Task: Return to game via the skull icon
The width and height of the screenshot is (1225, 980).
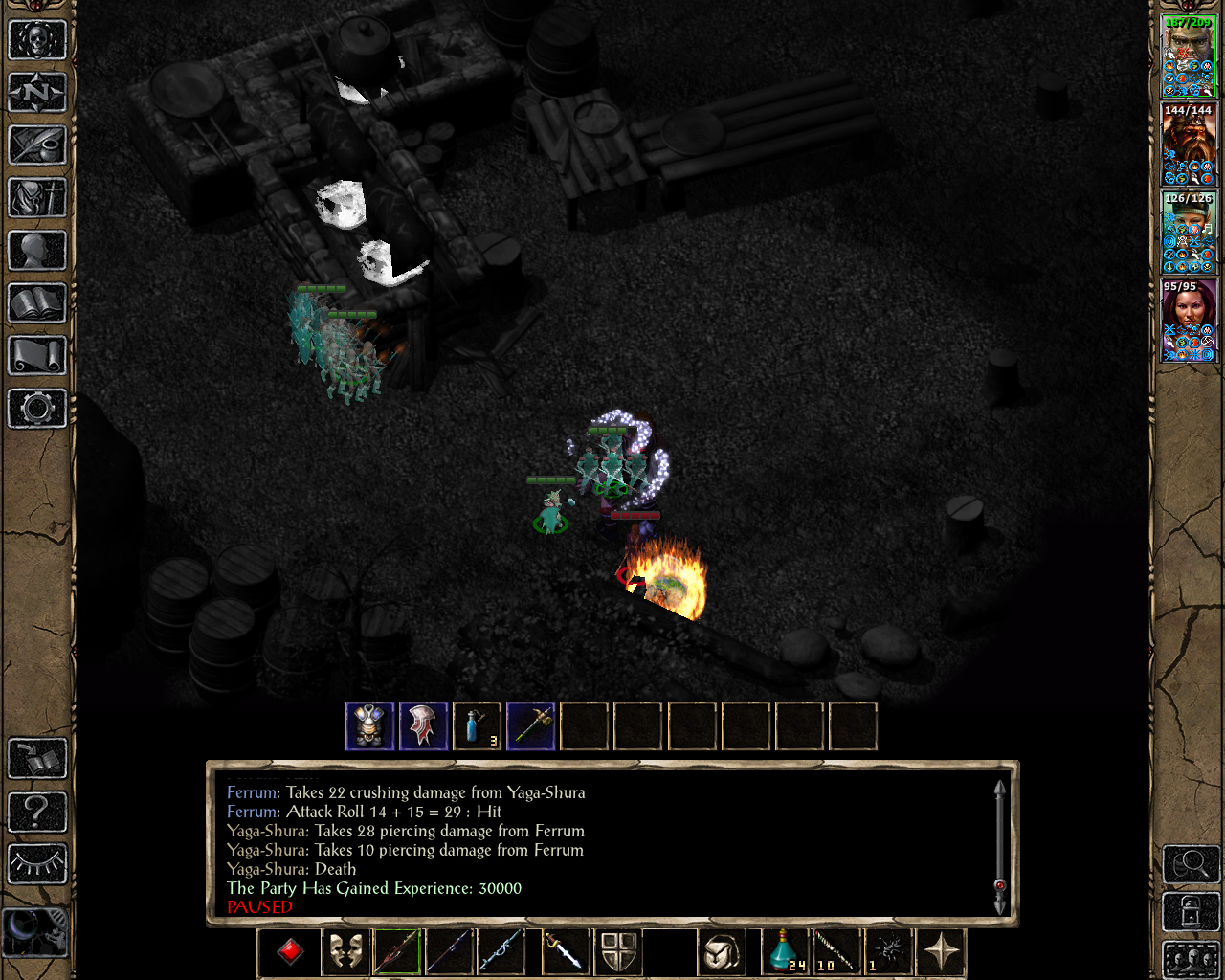Action: 36,40
